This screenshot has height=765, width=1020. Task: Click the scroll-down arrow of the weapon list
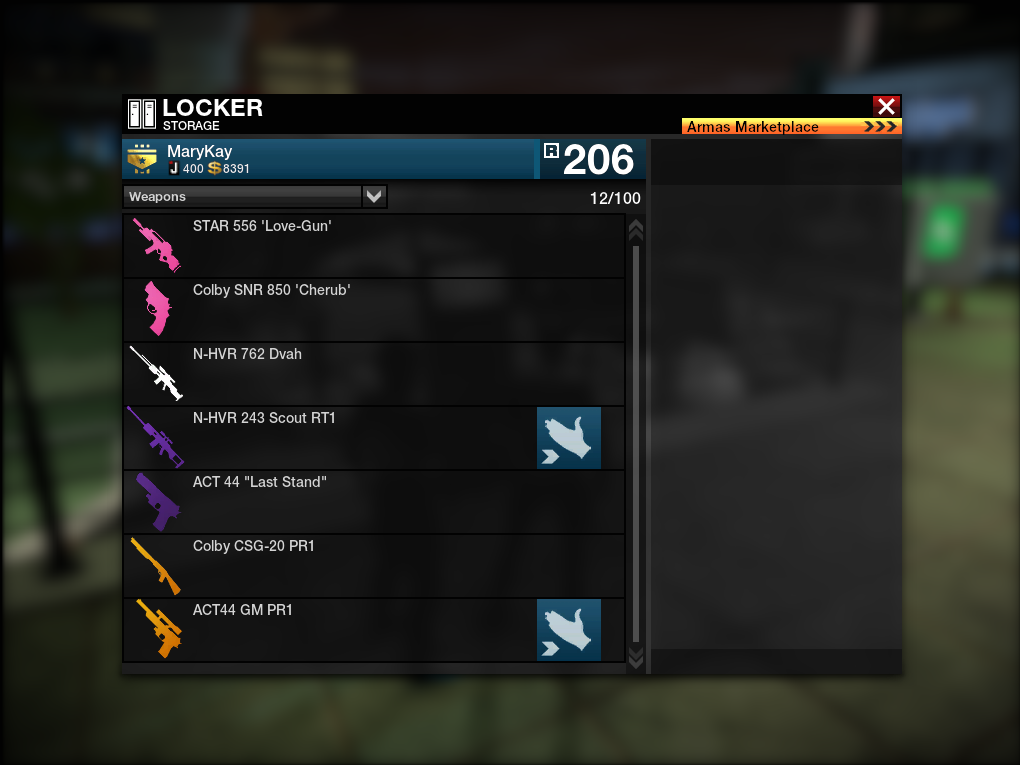point(635,657)
